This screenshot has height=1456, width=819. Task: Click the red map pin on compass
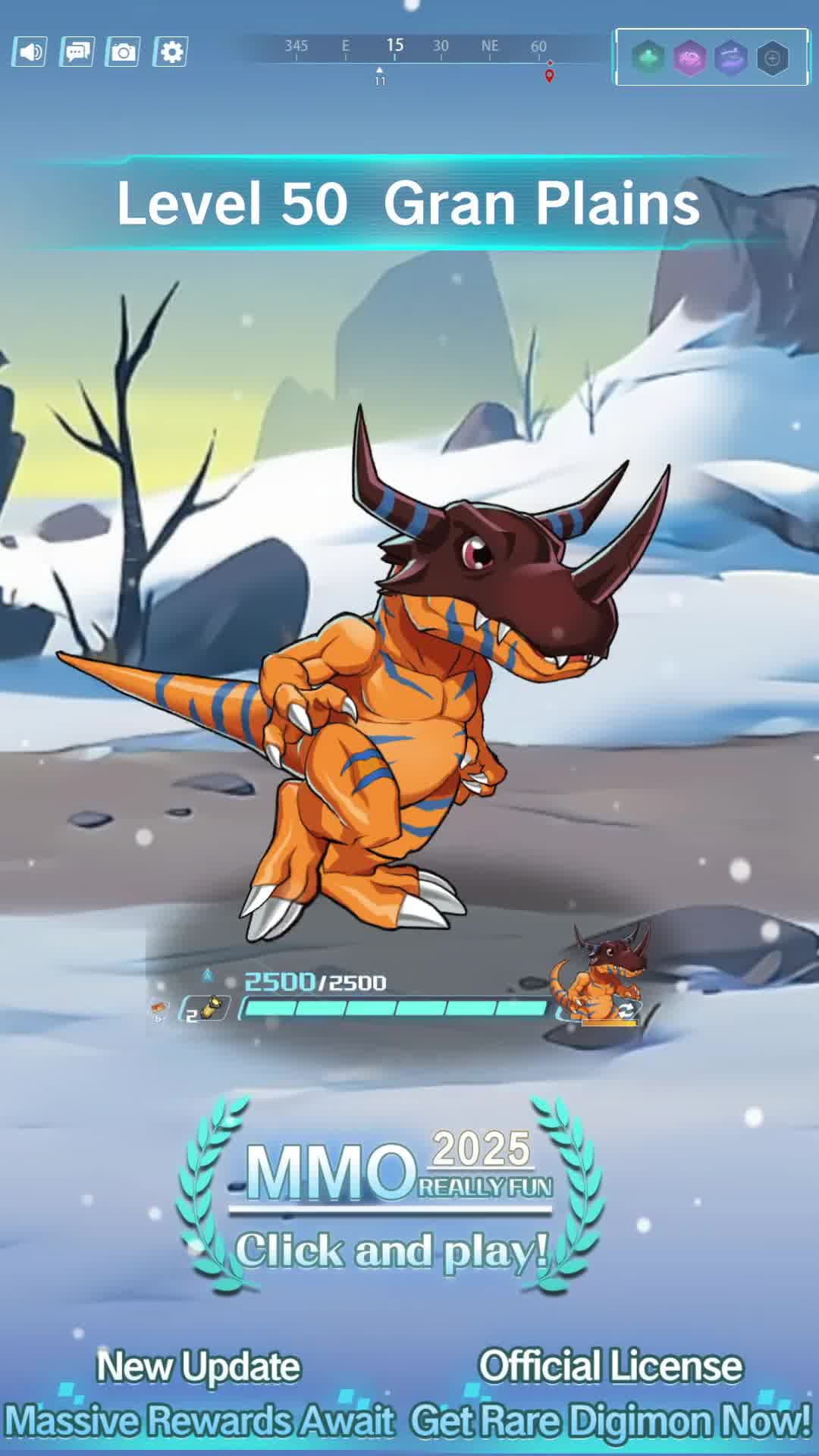tap(550, 75)
